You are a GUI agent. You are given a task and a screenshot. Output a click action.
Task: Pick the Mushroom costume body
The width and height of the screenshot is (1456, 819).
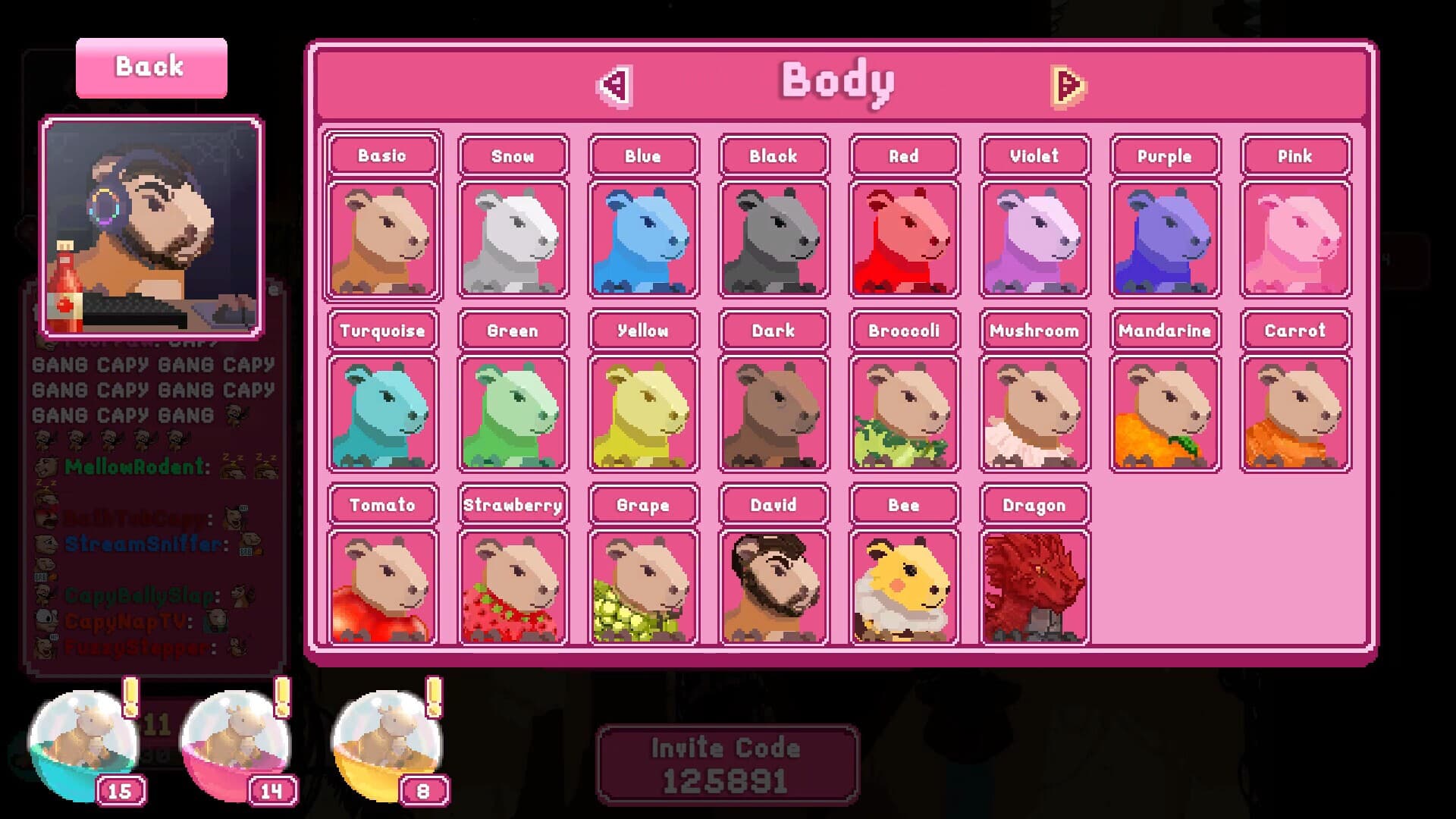(x=1034, y=413)
